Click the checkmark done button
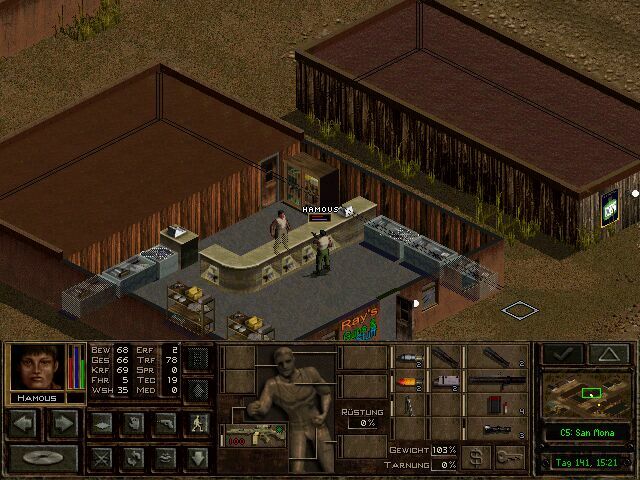This screenshot has height=480, width=640. [x=562, y=354]
